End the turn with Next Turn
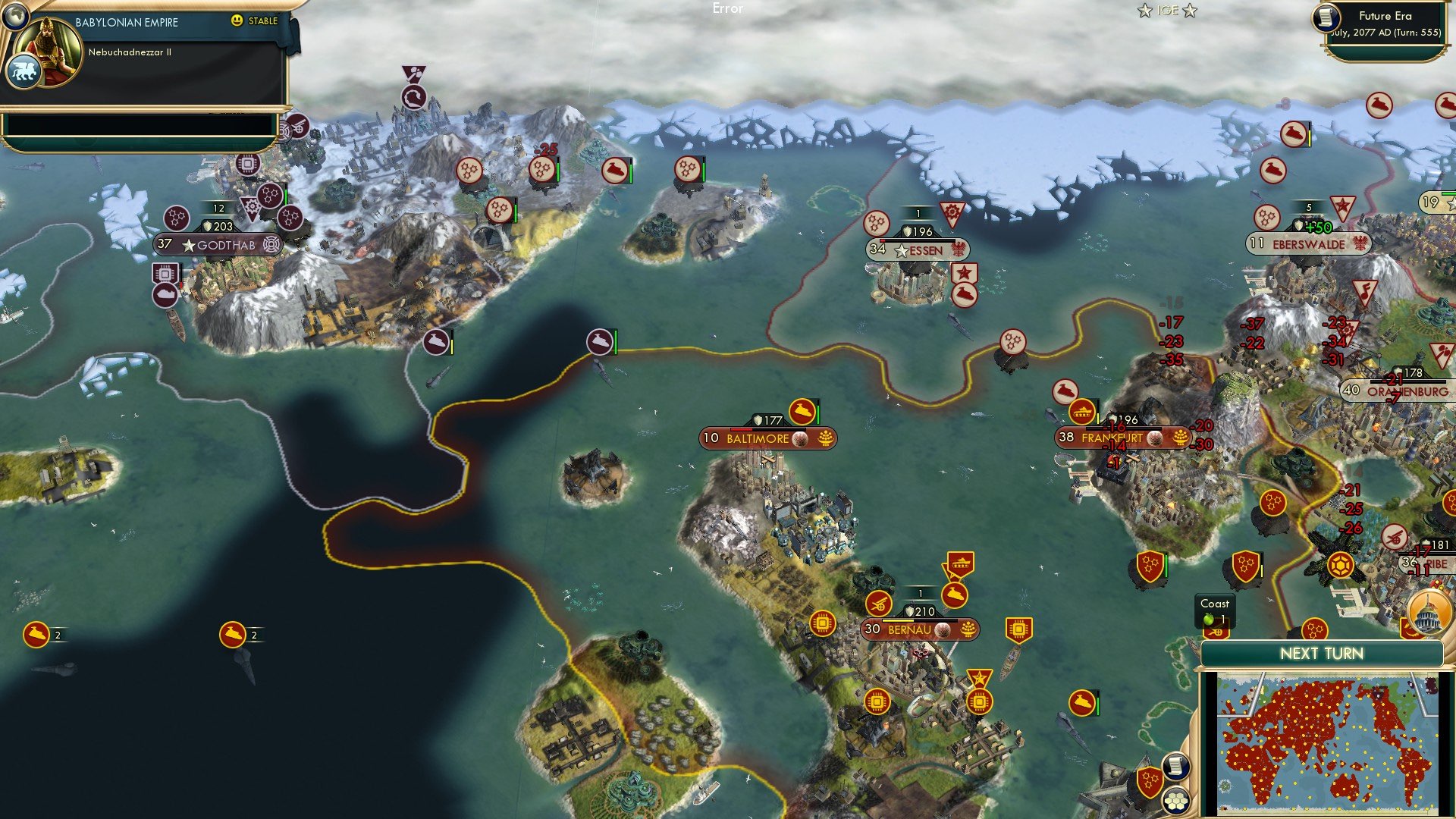The height and width of the screenshot is (819, 1456). (1321, 654)
